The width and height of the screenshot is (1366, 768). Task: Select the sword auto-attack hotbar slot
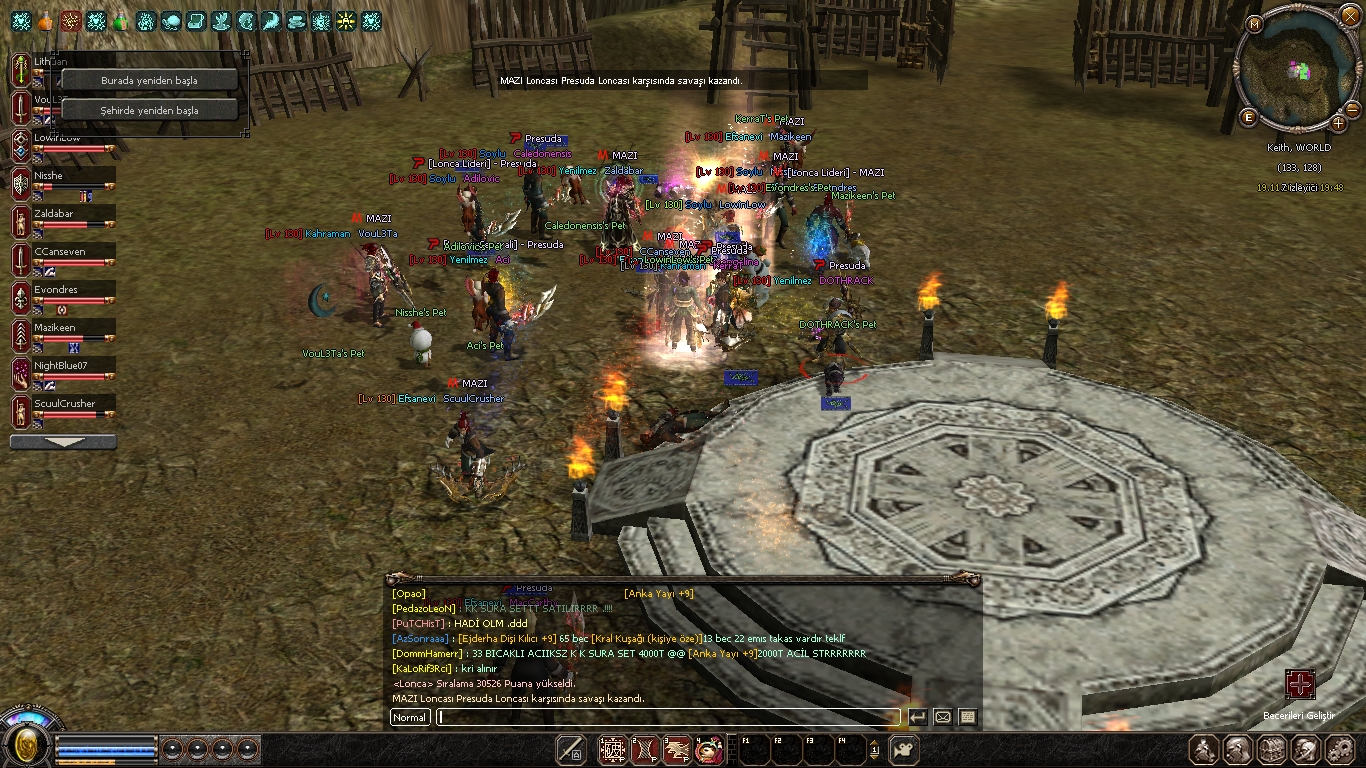pyautogui.click(x=571, y=749)
